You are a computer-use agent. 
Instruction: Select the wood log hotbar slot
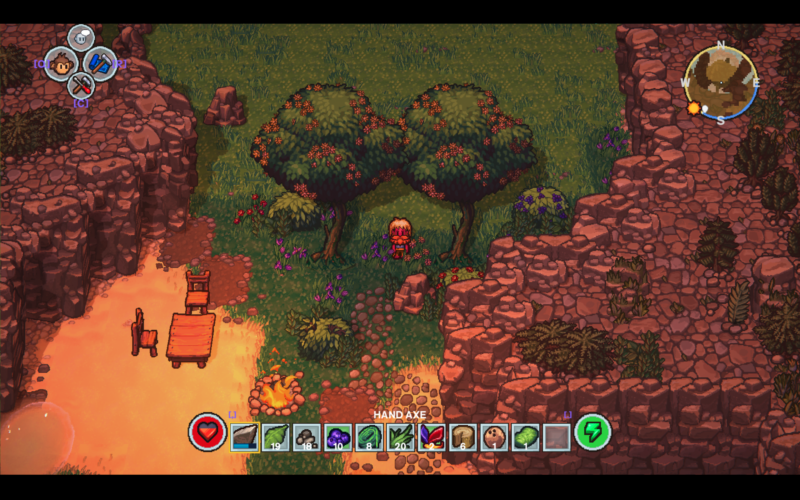462,436
